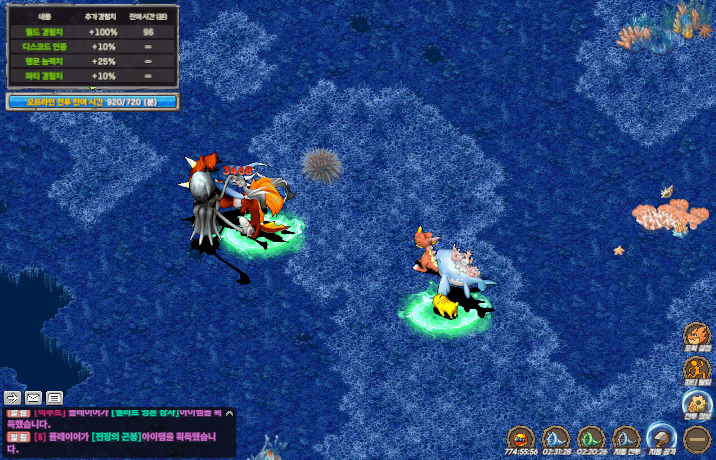Toggle the glowing gear-head battle icon
The height and width of the screenshot is (460, 716).
pos(697,405)
